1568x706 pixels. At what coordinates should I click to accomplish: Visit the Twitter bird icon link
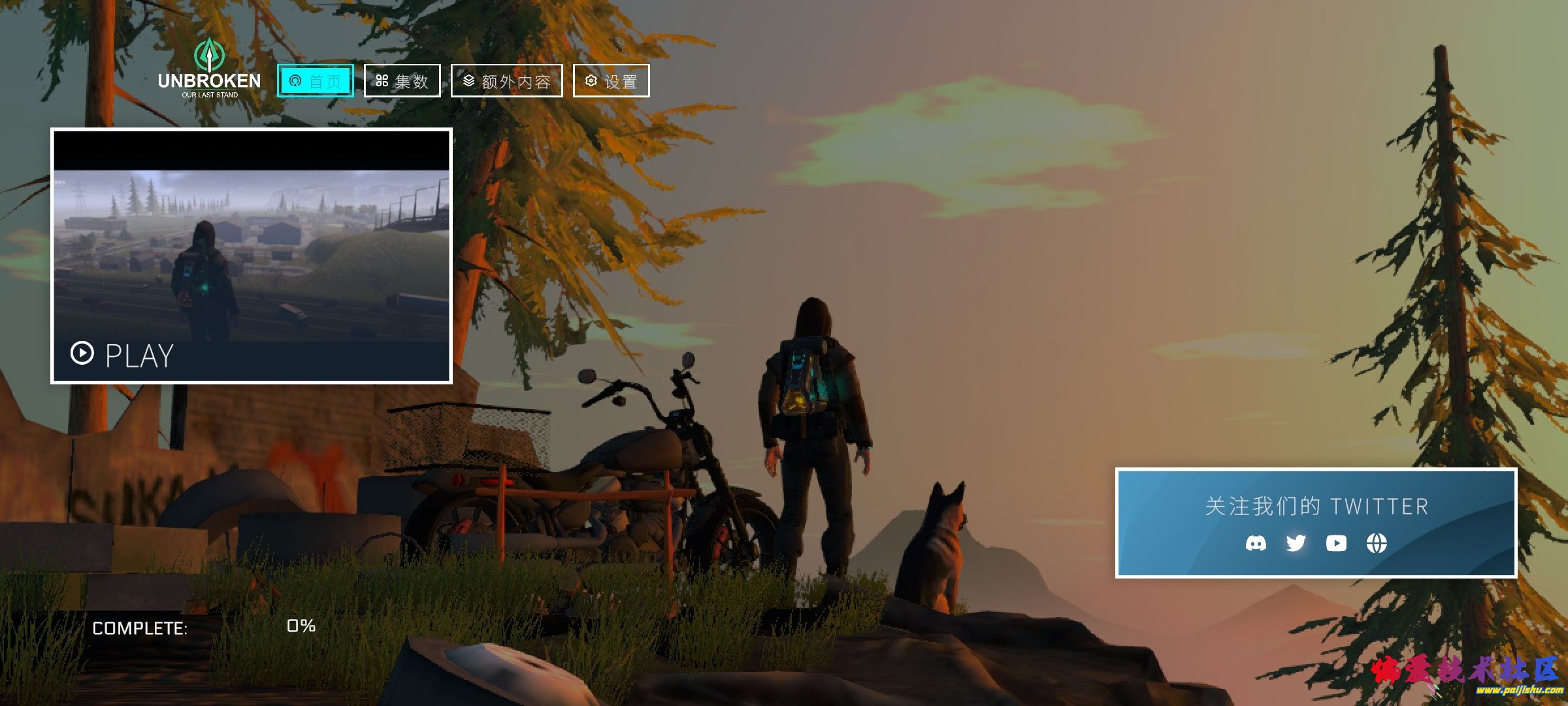[x=1296, y=543]
